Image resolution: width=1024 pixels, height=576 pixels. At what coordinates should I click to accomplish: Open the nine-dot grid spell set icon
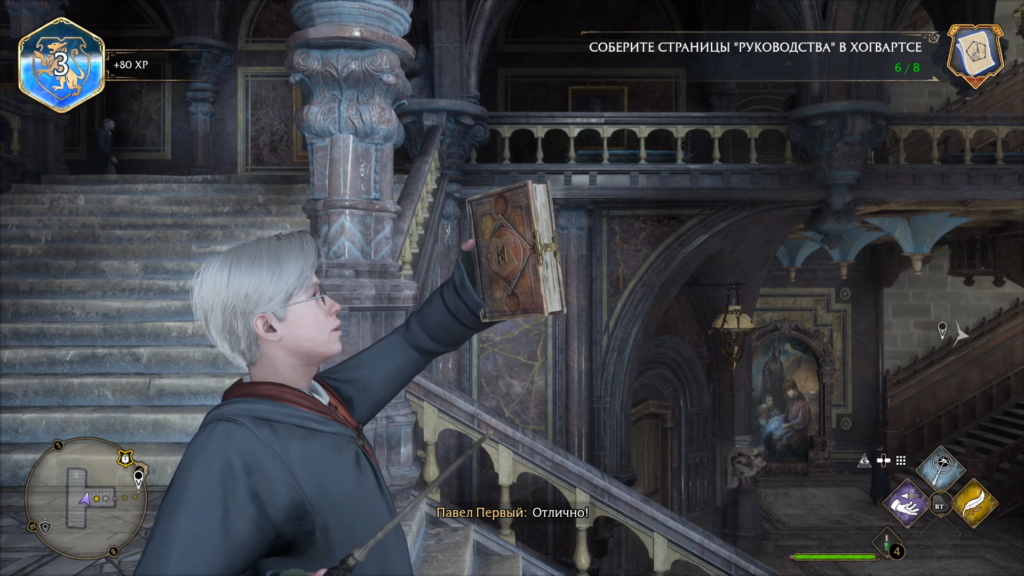click(900, 461)
